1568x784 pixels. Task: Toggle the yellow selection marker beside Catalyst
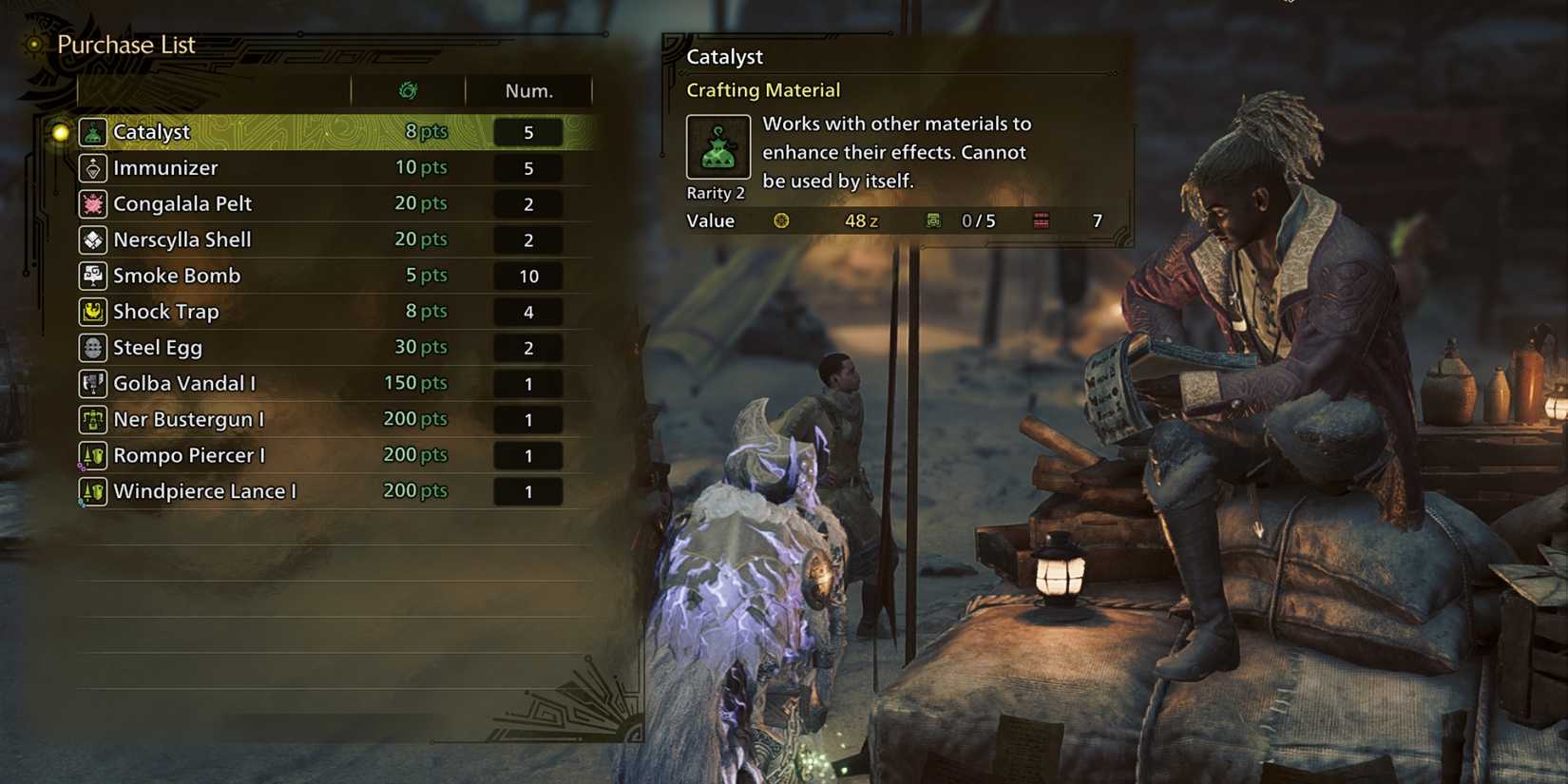(x=61, y=132)
